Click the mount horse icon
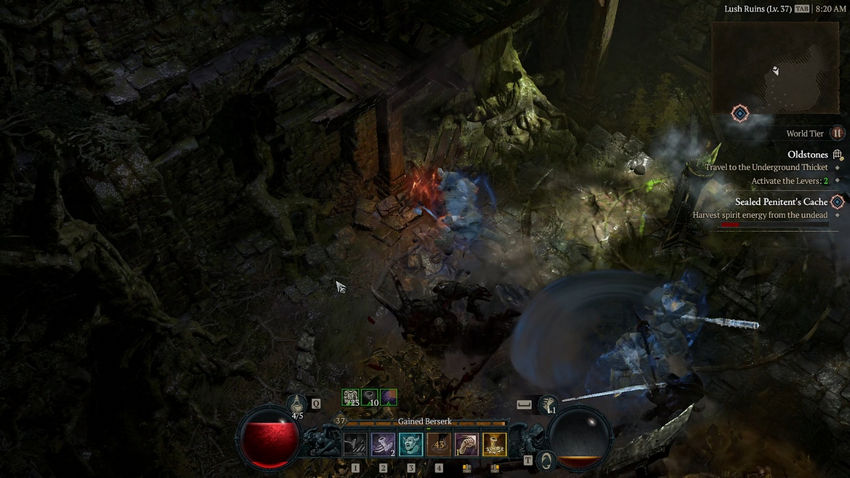This screenshot has height=478, width=850. click(x=548, y=404)
